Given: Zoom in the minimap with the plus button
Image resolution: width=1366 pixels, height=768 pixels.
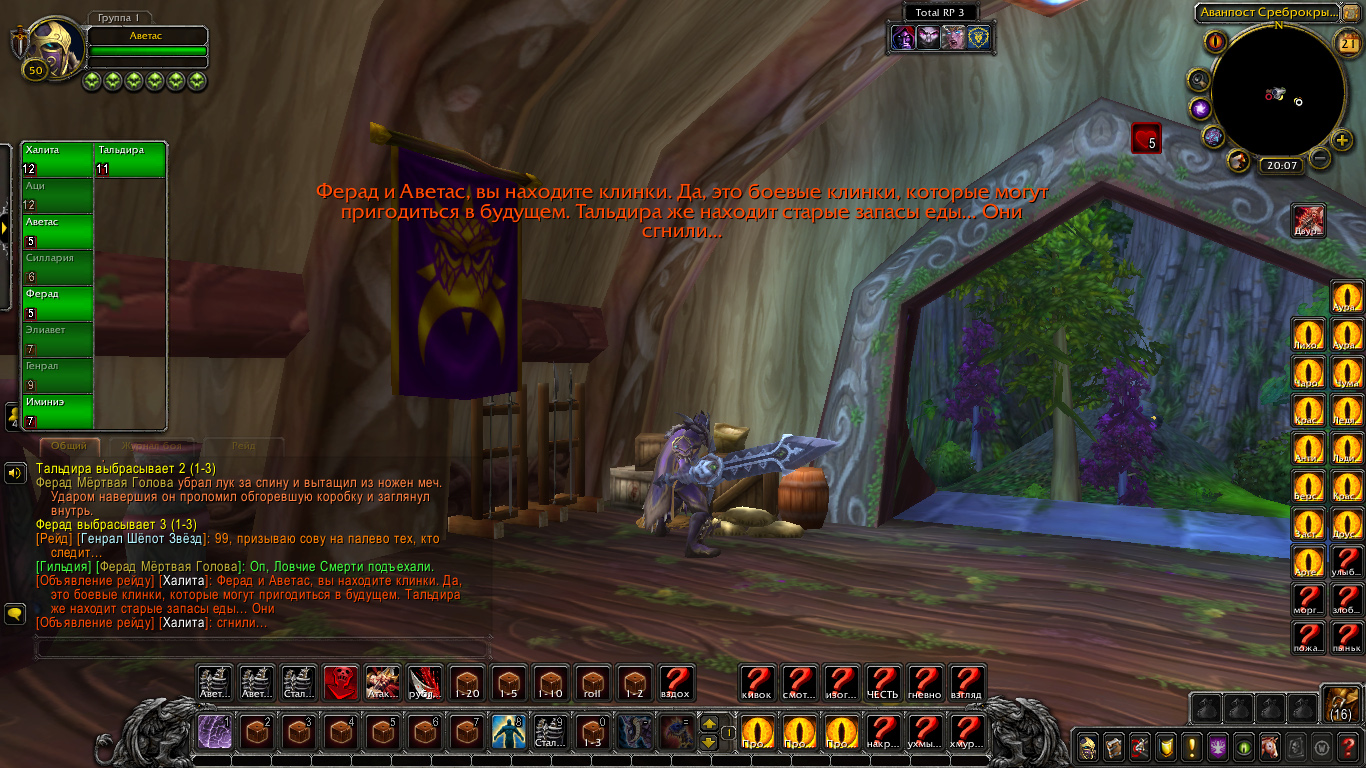Looking at the screenshot, I should click(x=1343, y=140).
